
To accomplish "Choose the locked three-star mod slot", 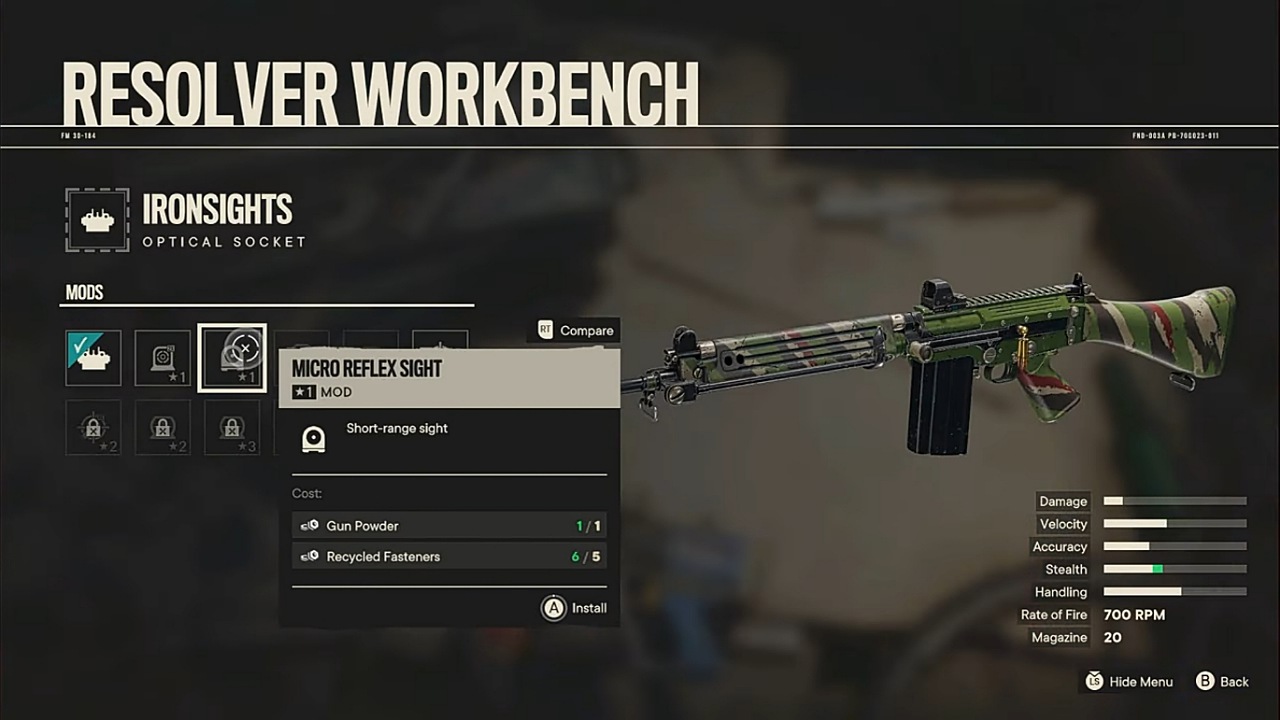I will pyautogui.click(x=232, y=428).
